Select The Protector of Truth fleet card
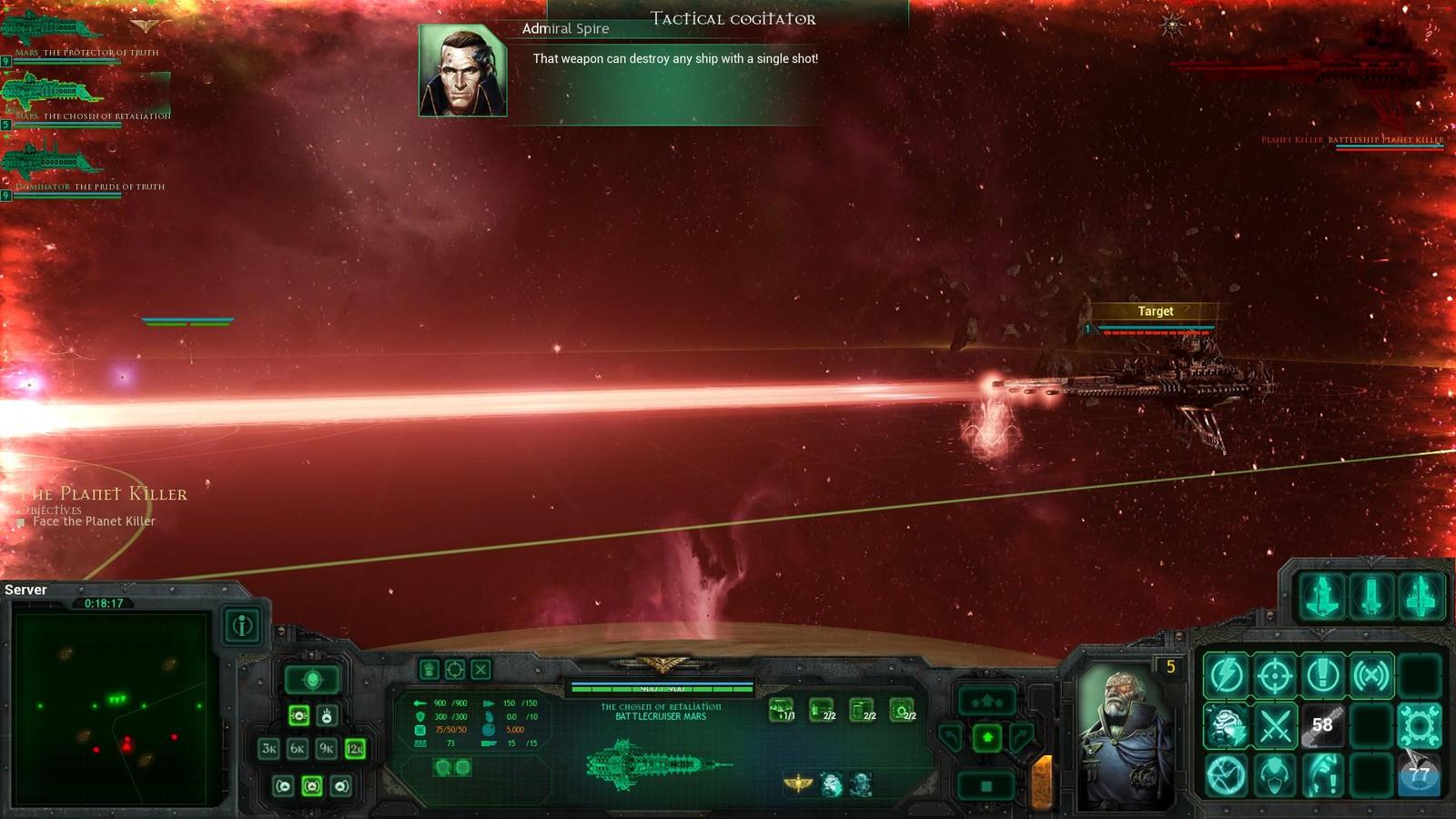Image resolution: width=1456 pixels, height=819 pixels. point(55,32)
